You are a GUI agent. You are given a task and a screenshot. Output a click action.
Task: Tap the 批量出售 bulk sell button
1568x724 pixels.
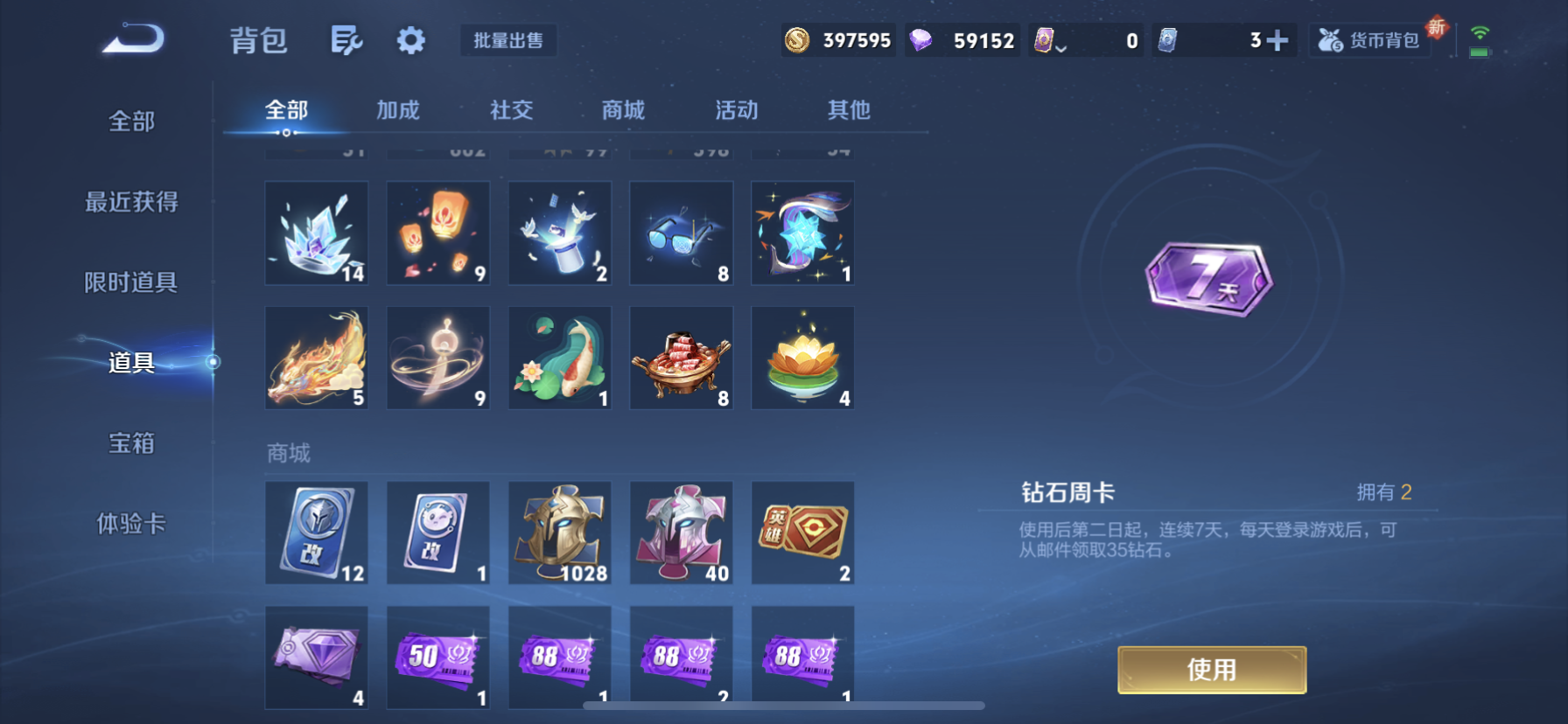[508, 40]
